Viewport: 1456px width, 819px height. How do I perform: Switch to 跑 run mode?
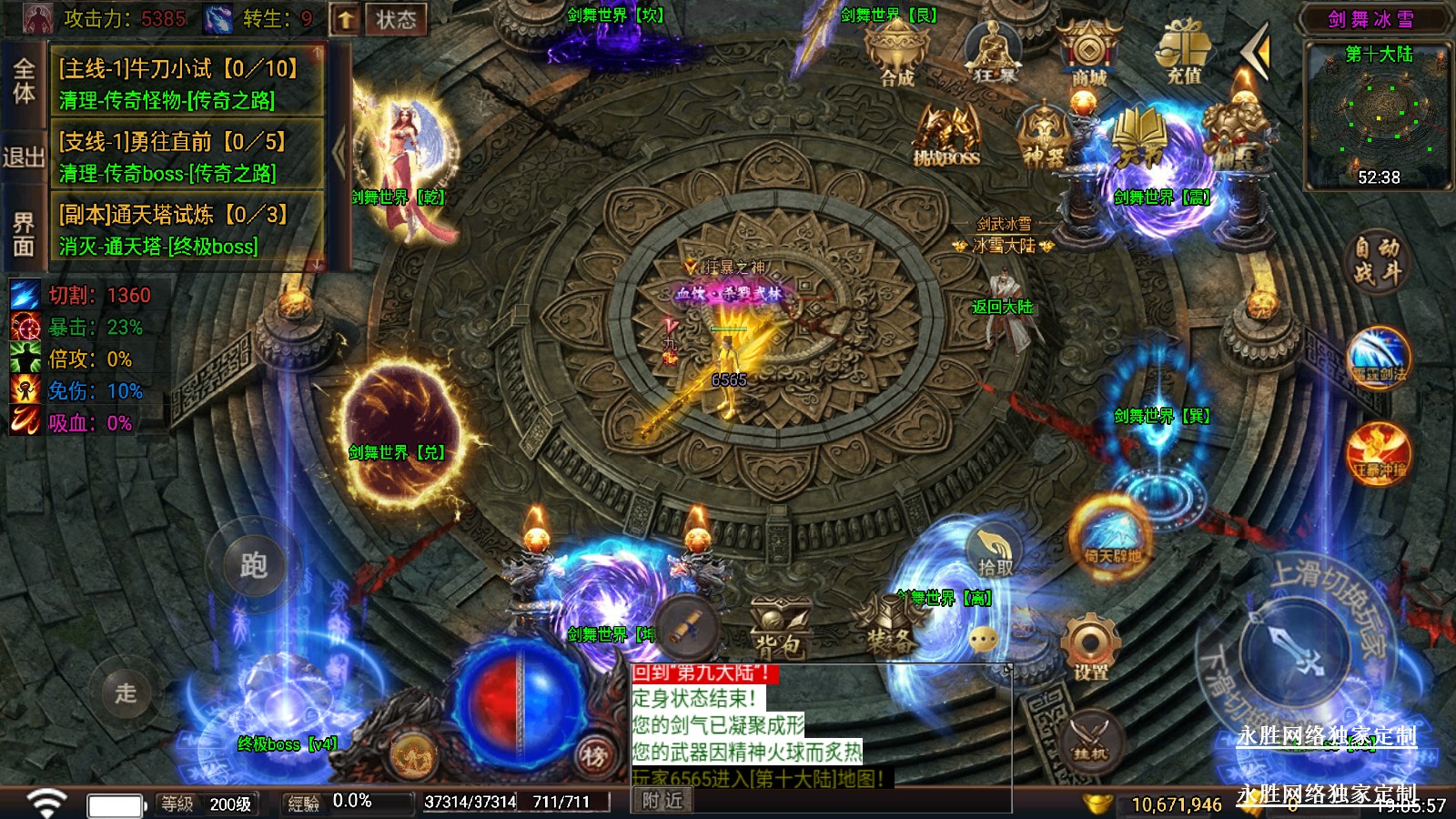pyautogui.click(x=253, y=564)
